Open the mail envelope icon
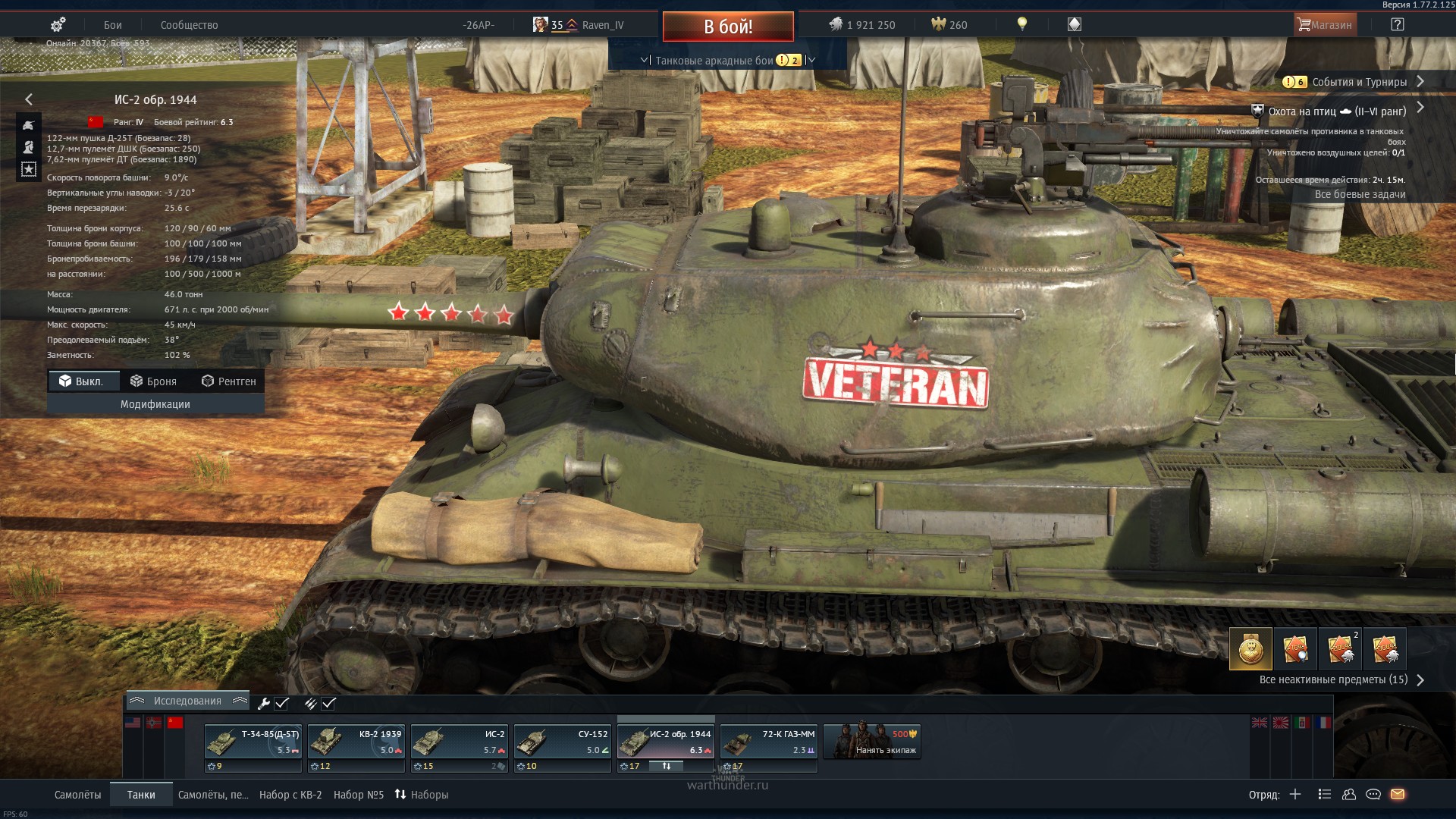The height and width of the screenshot is (819, 1456). coord(1398,794)
